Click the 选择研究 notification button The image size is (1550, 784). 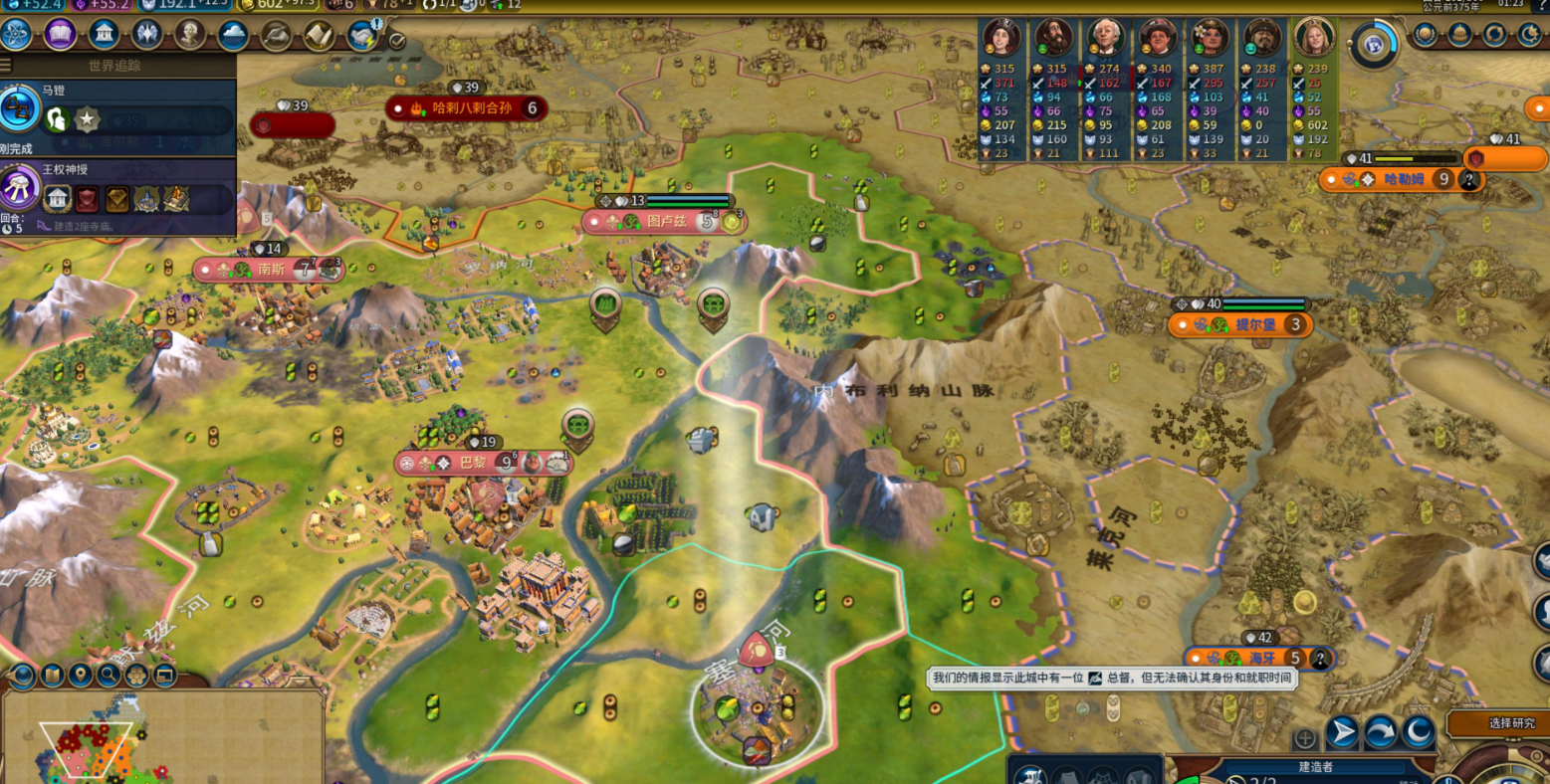[1496, 723]
